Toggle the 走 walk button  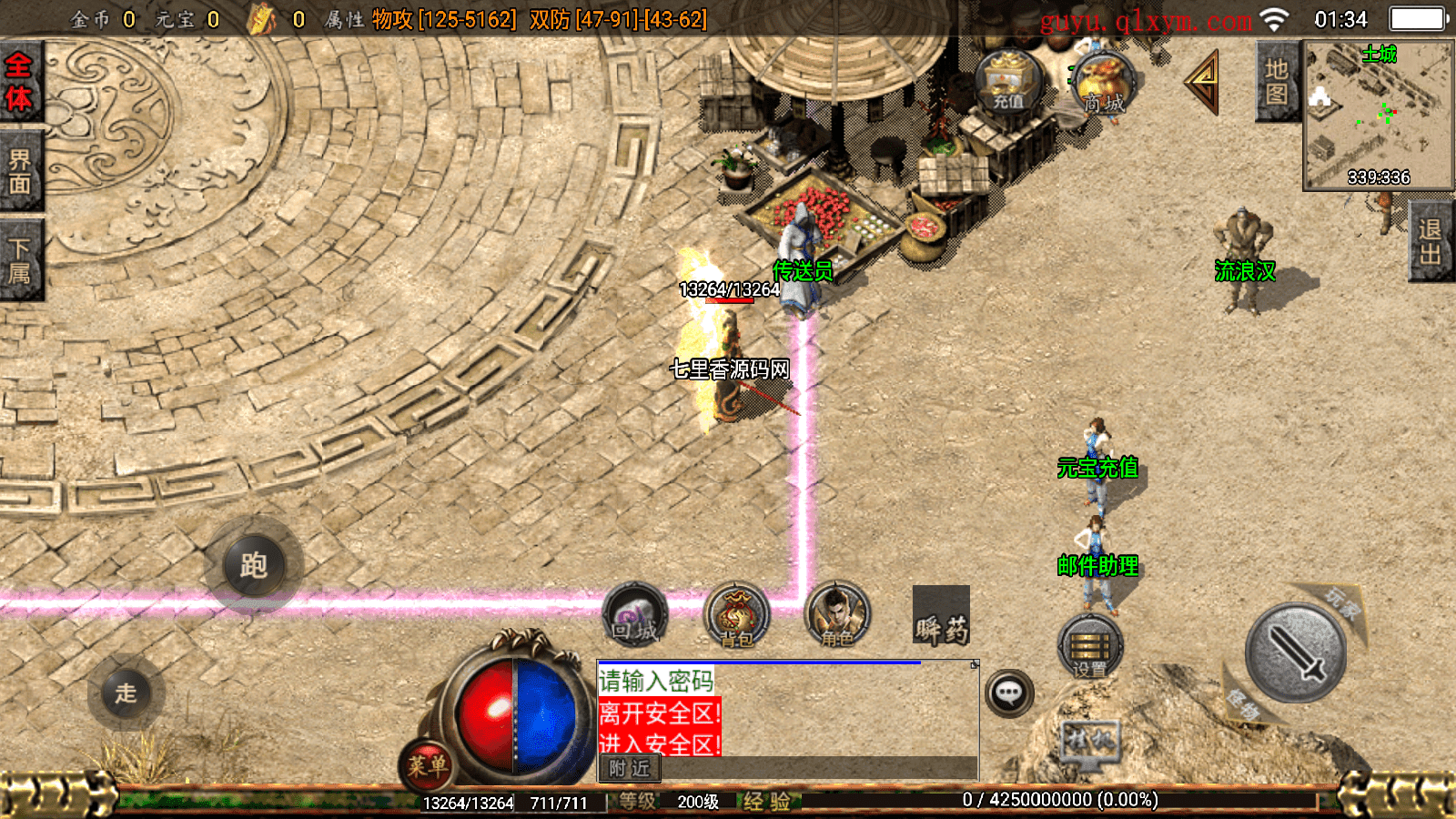[126, 693]
